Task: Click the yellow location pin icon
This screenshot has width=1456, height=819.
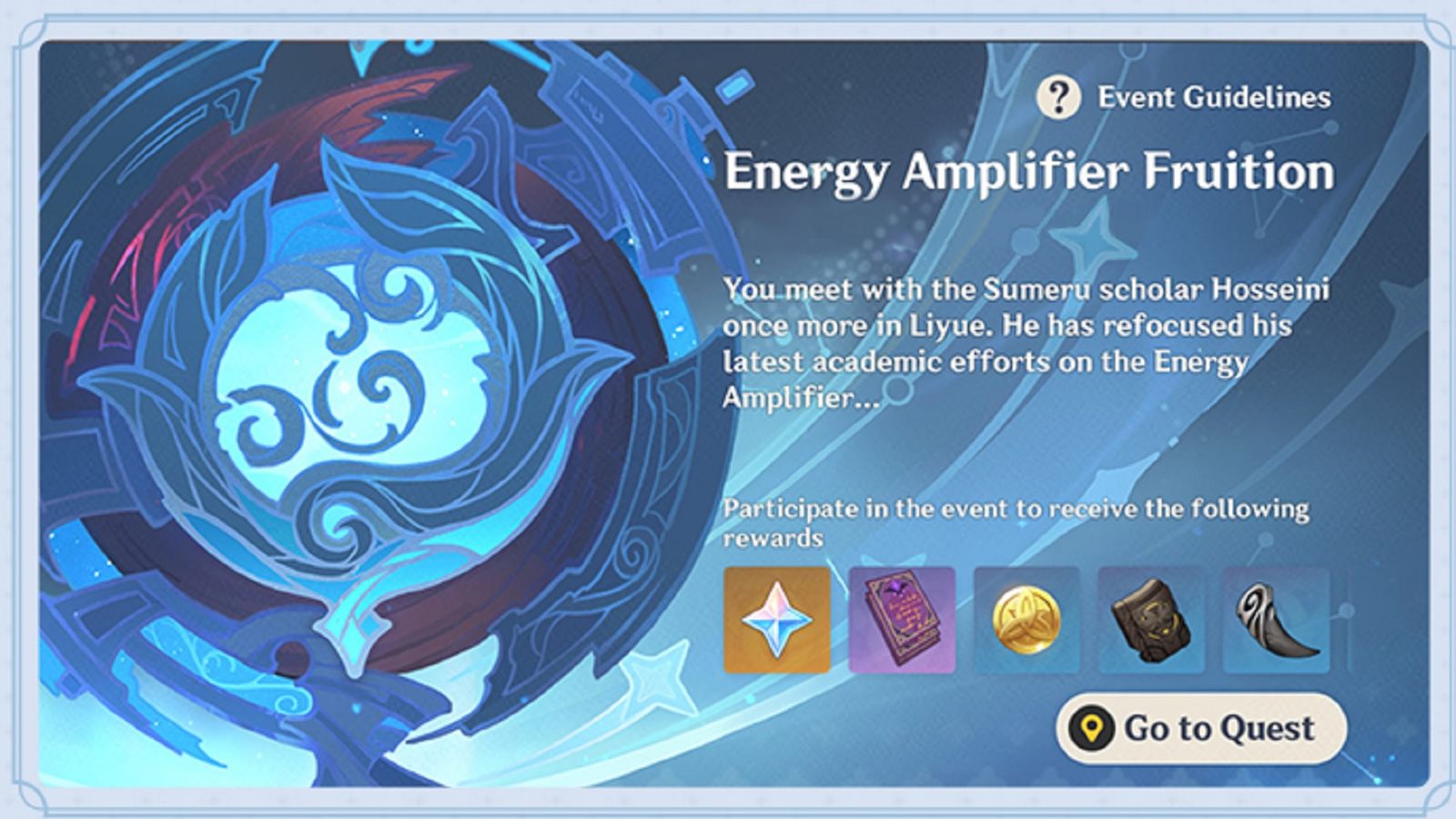Action: 1094,726
